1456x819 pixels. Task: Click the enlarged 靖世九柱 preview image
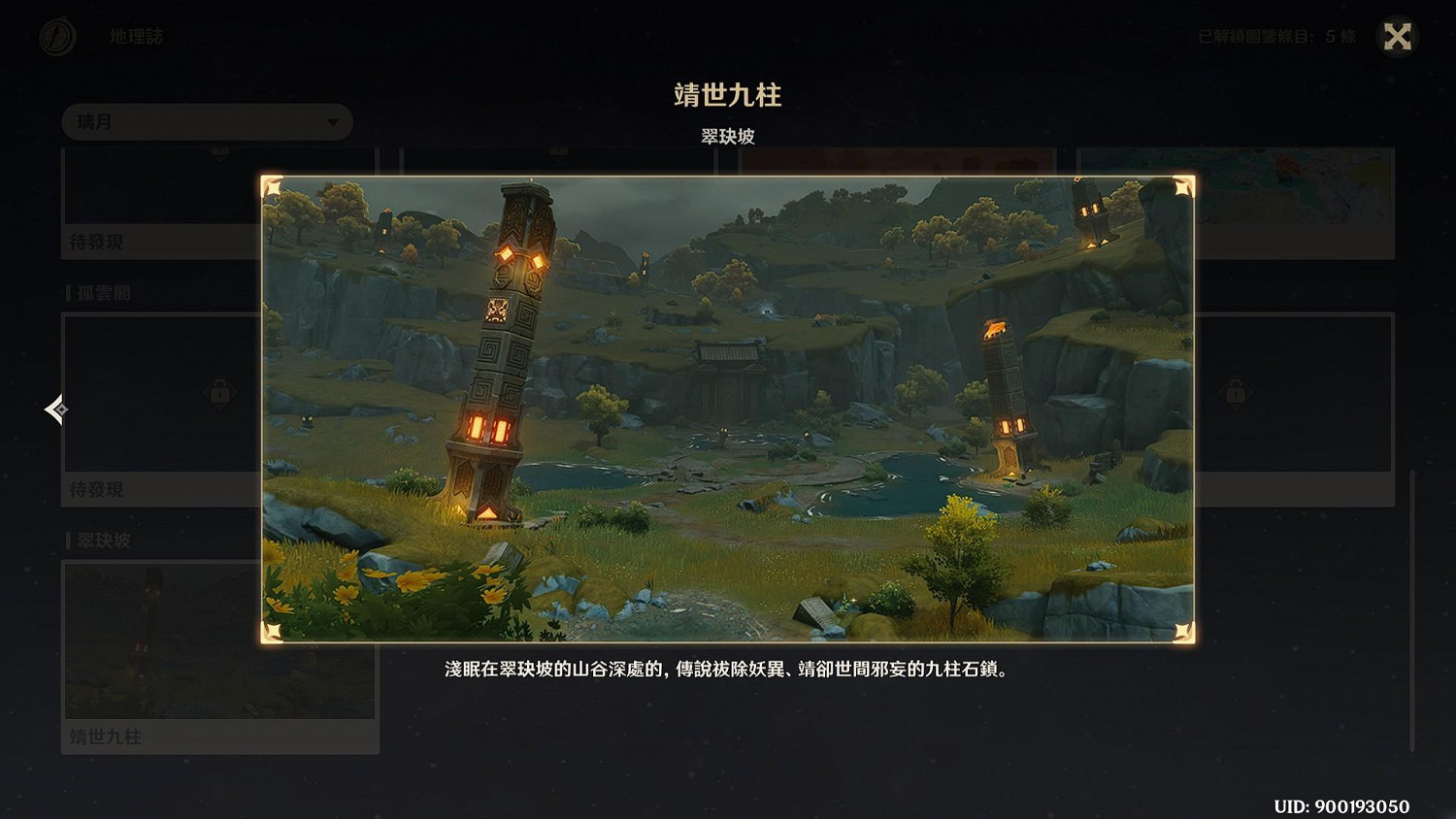click(728, 408)
